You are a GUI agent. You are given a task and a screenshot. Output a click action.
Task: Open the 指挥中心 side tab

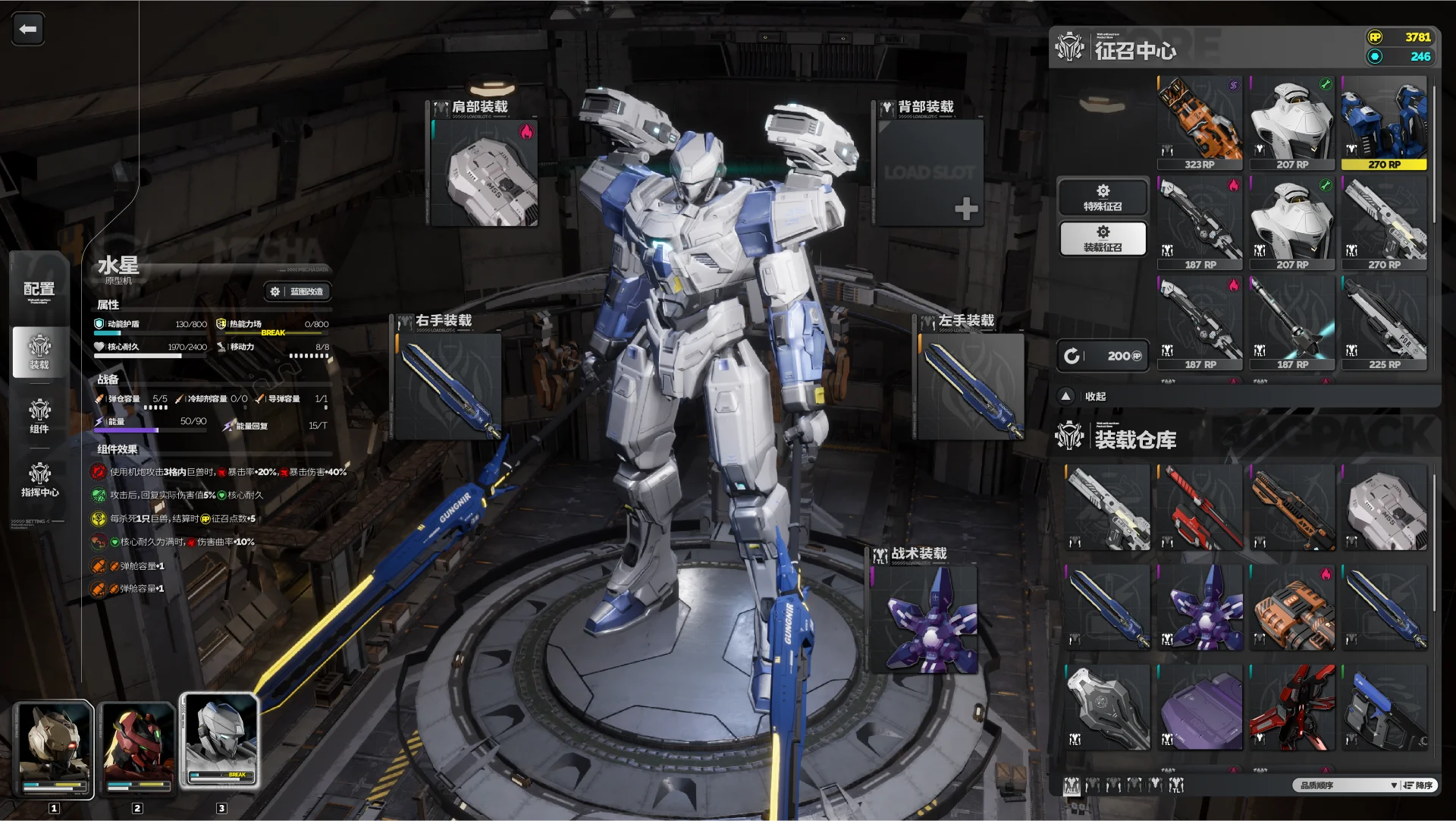[39, 480]
